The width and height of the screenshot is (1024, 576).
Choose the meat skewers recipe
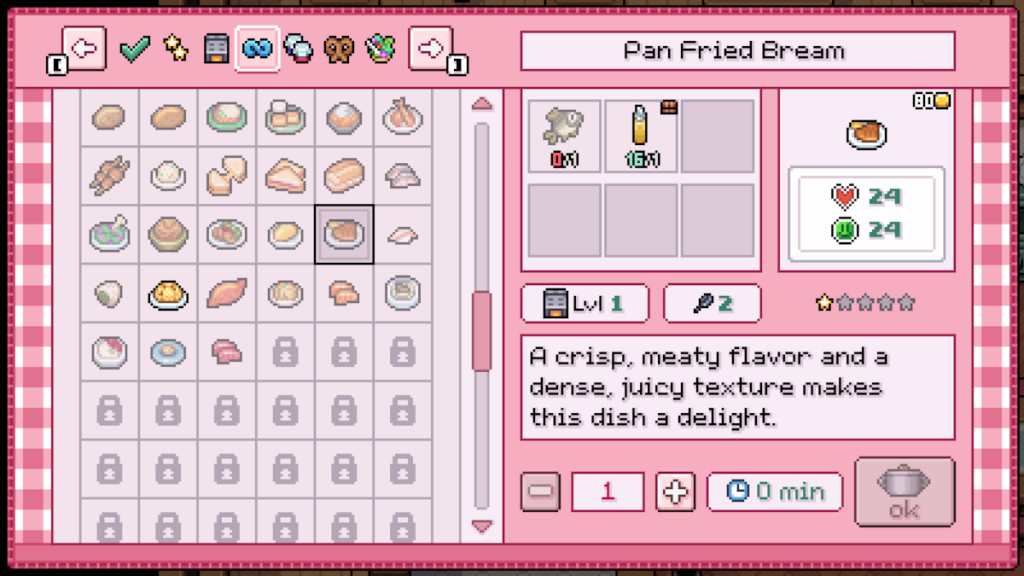coord(109,177)
